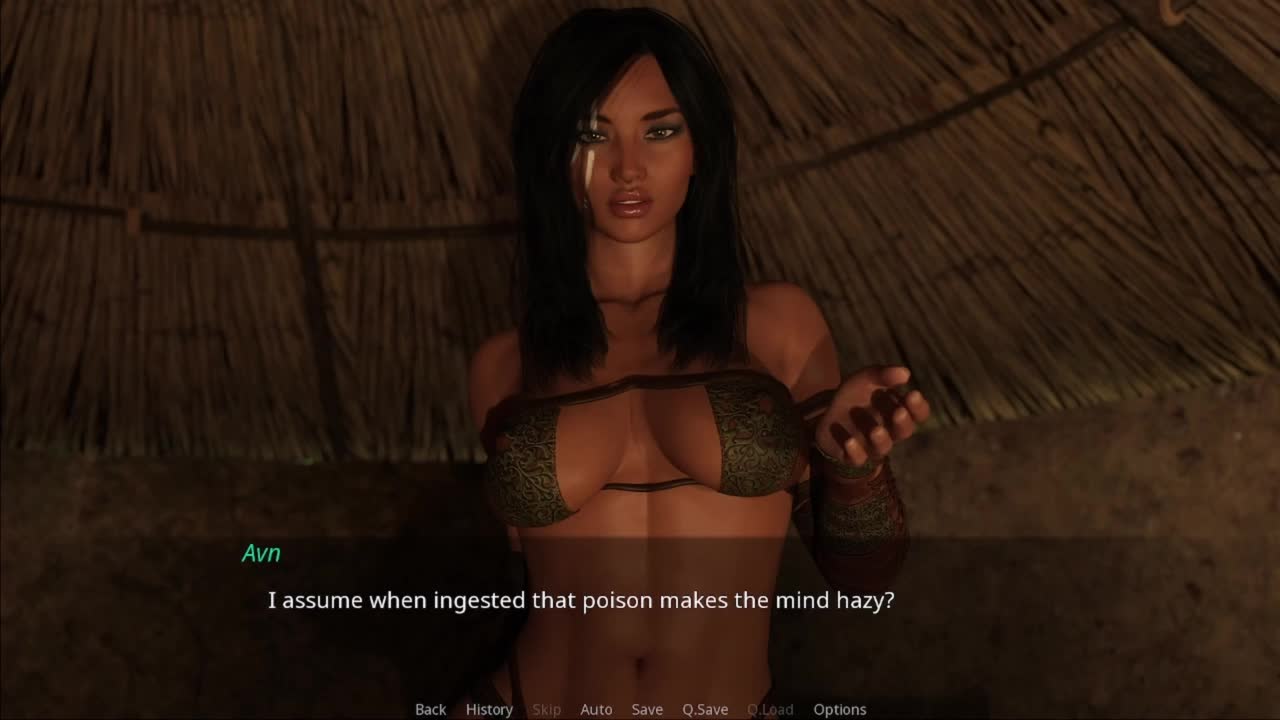The height and width of the screenshot is (720, 1280).
Task: Go Back to the previous dialogue line
Action: (430, 709)
